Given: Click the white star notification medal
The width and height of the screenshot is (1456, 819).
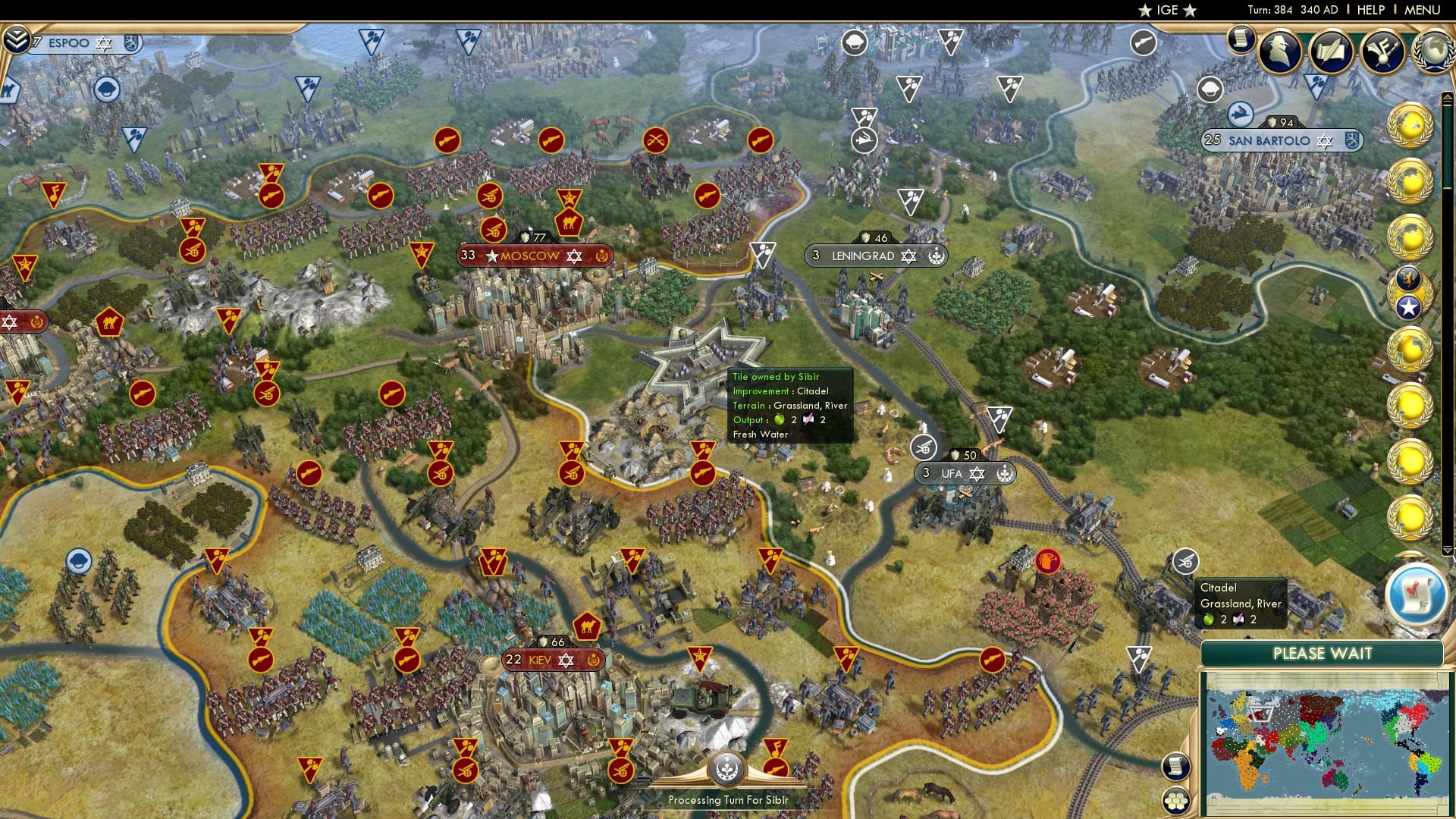Looking at the screenshot, I should click(1407, 305).
